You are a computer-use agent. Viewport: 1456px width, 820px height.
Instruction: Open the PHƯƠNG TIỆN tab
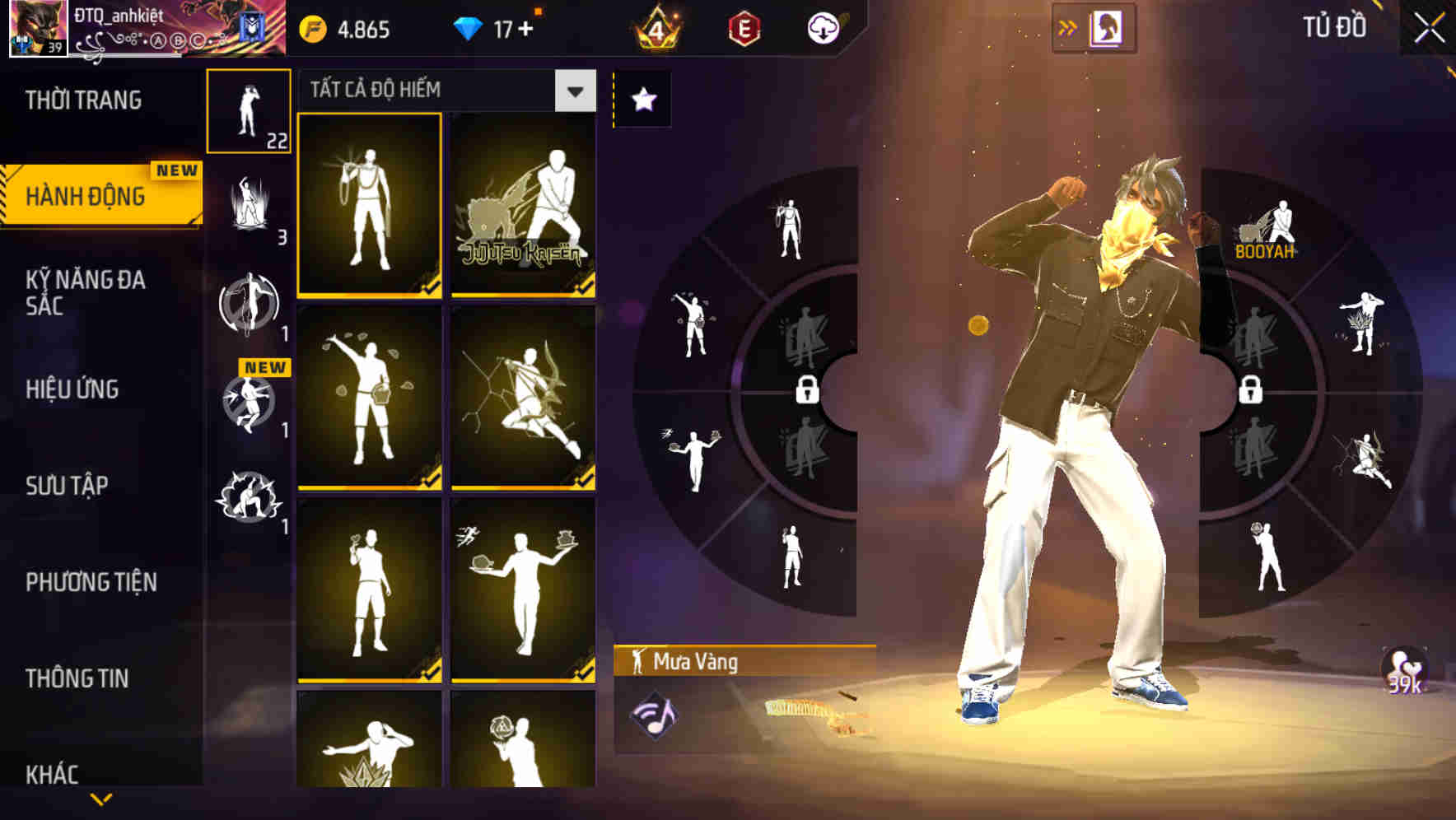coord(91,581)
